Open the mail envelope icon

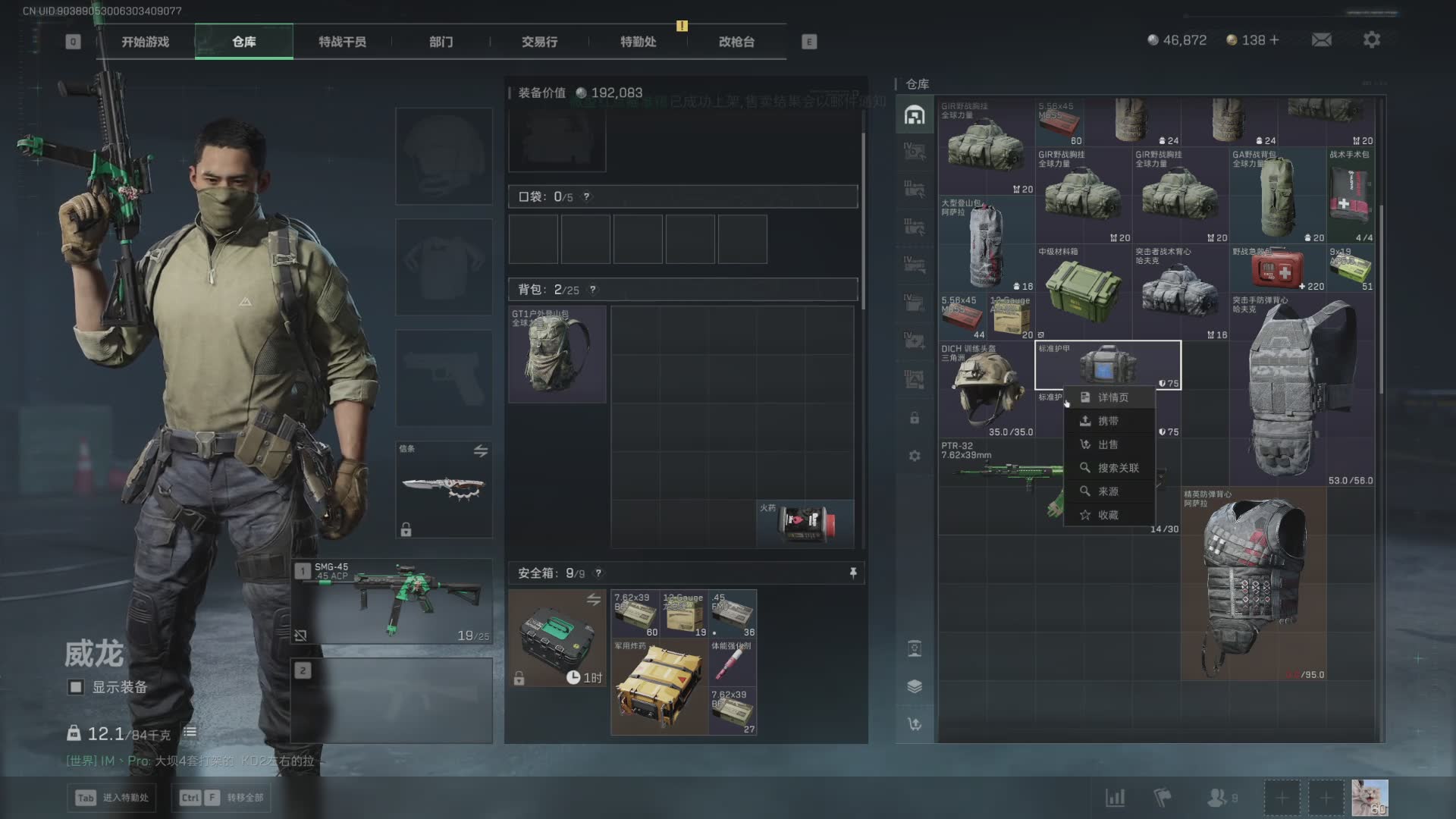pos(1321,39)
